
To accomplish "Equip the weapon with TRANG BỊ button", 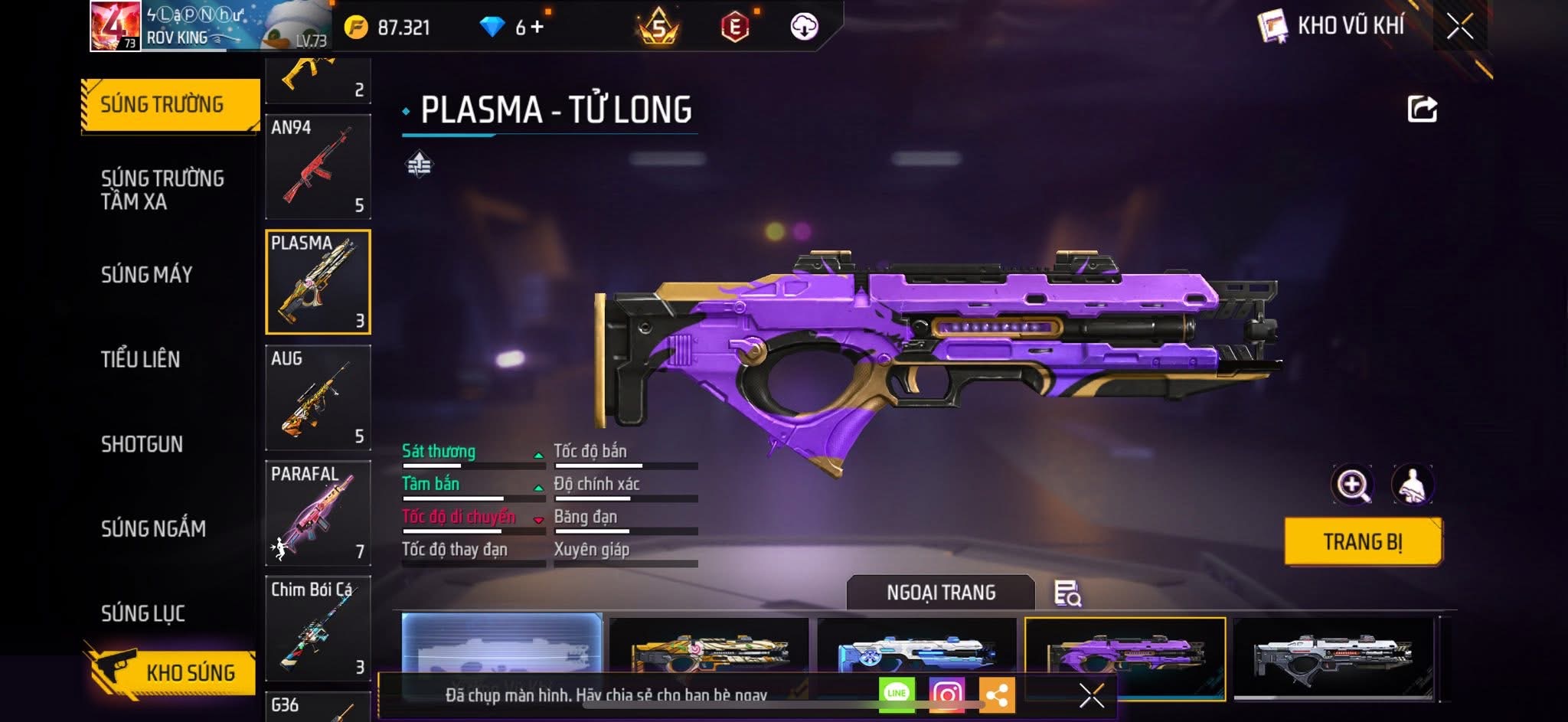I will pos(1363,542).
